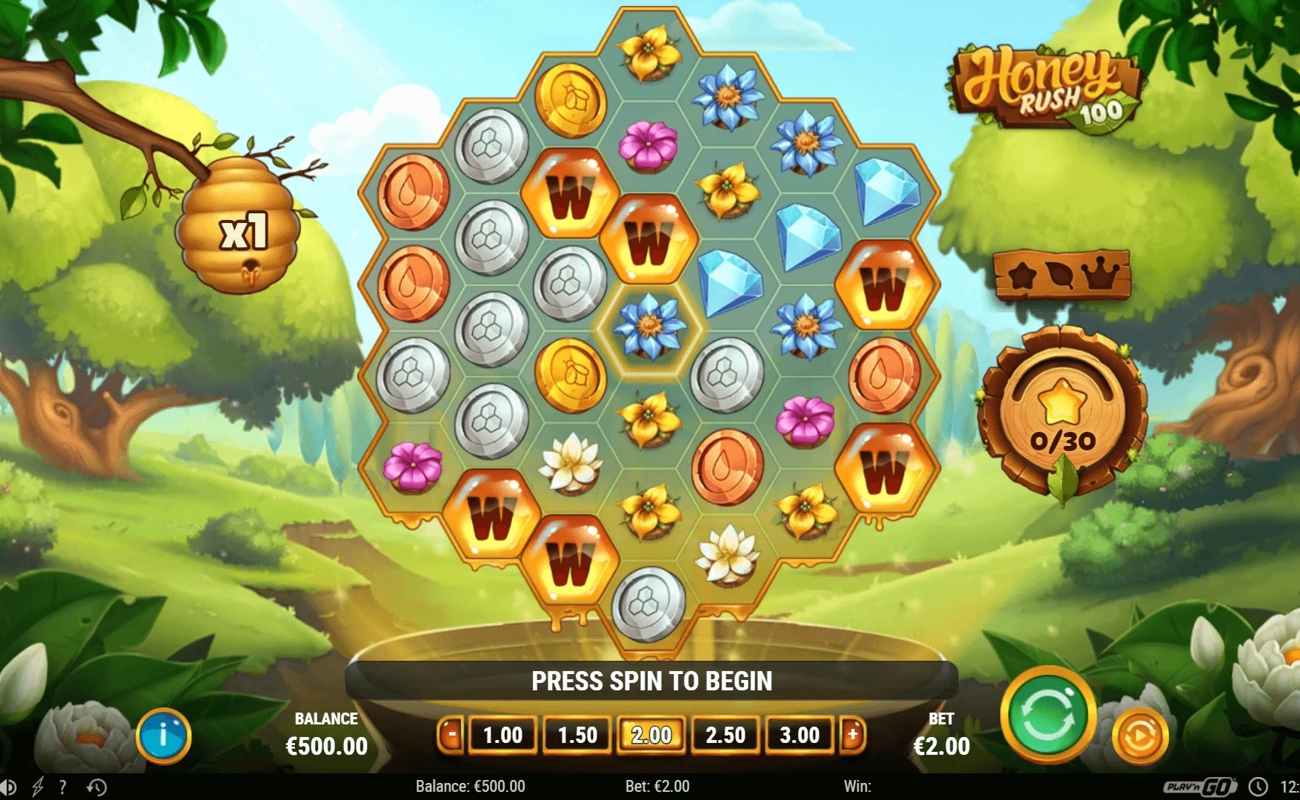Increase bet with the plus stepper

pos(850,734)
